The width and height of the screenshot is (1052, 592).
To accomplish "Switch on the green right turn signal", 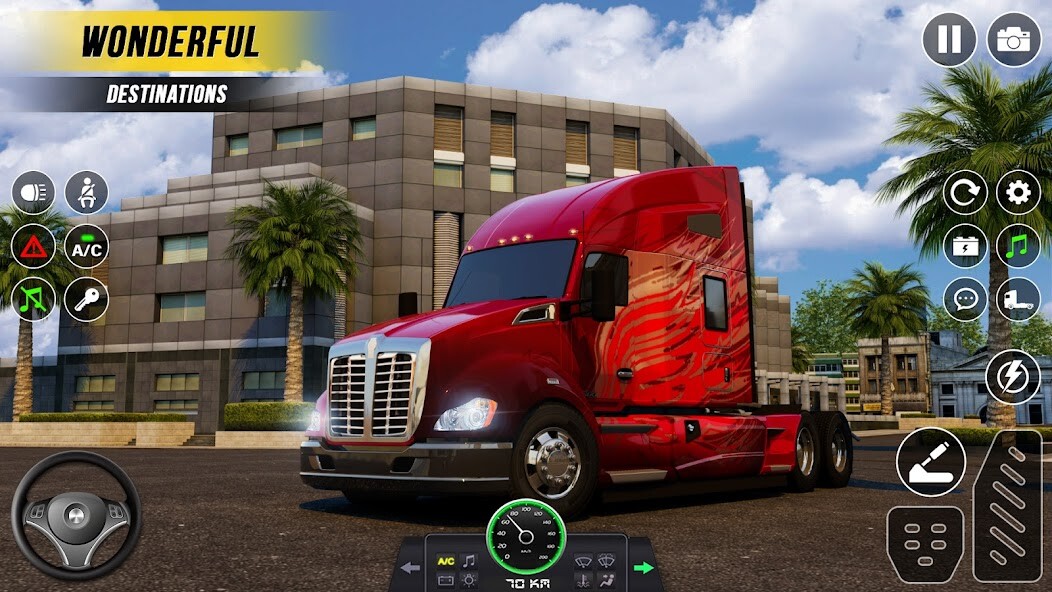I will pos(644,568).
